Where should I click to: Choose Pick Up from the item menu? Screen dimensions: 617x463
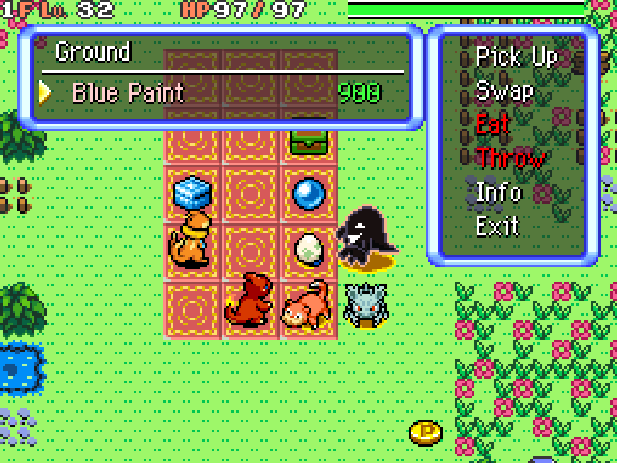point(515,56)
